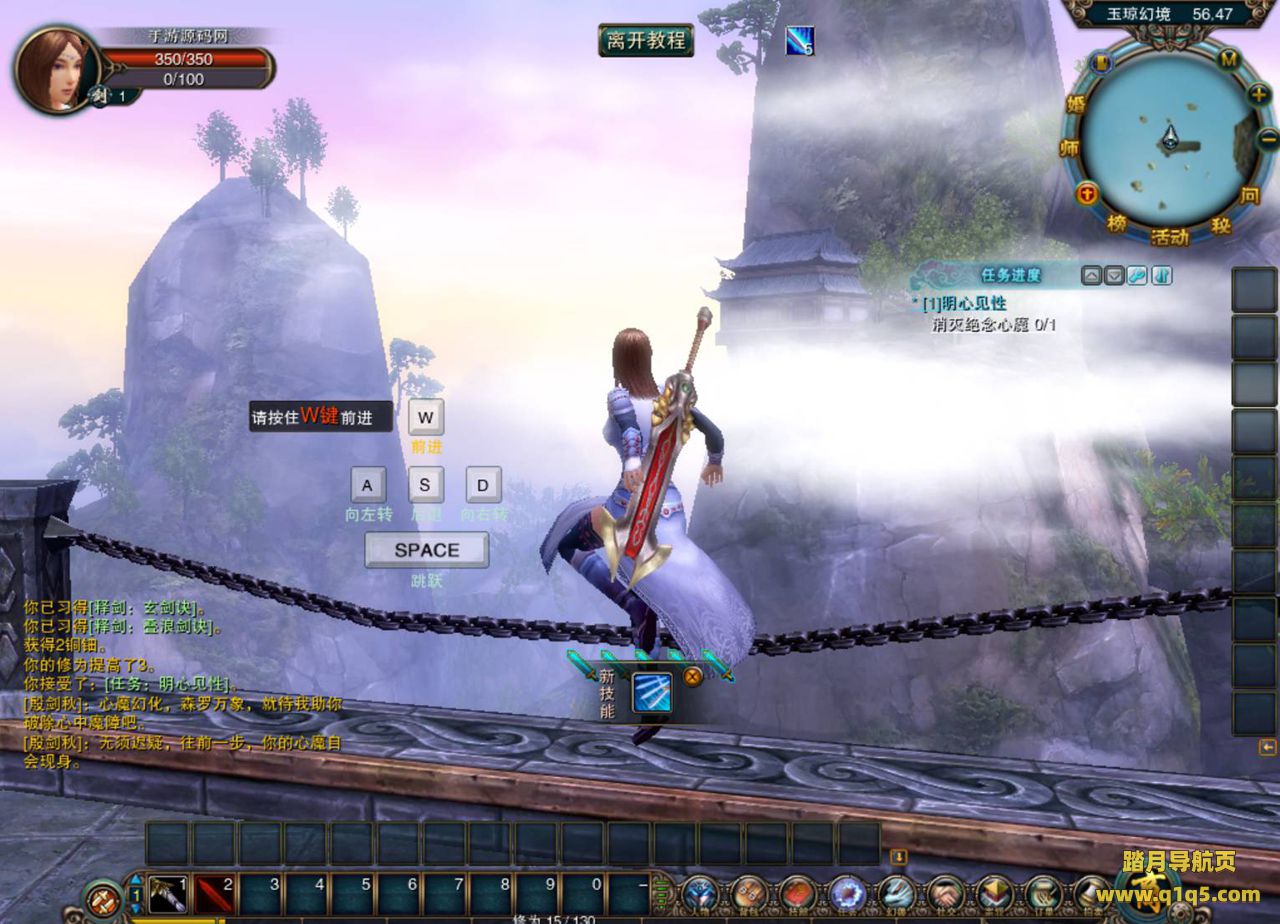The width and height of the screenshot is (1280, 924).
Task: Open the handshake 社交 social menu
Action: pyautogui.click(x=945, y=893)
